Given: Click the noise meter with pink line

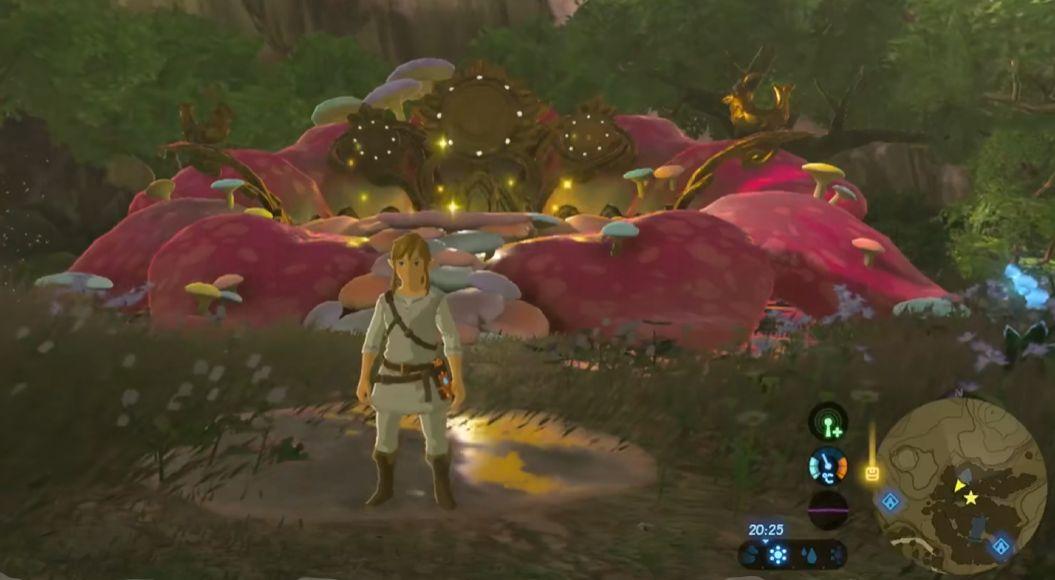Looking at the screenshot, I should [828, 509].
